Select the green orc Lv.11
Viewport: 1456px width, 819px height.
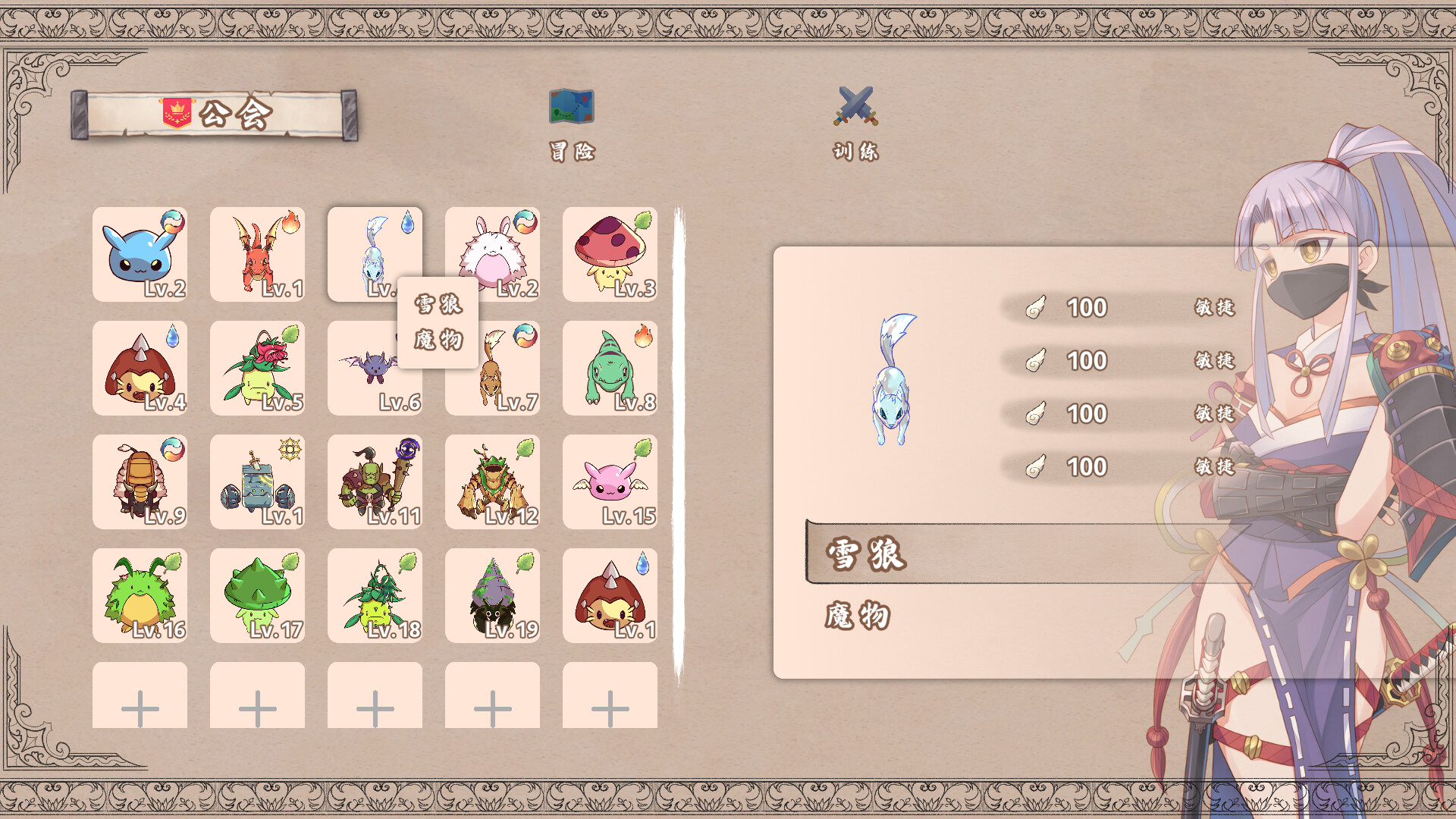pyautogui.click(x=375, y=482)
